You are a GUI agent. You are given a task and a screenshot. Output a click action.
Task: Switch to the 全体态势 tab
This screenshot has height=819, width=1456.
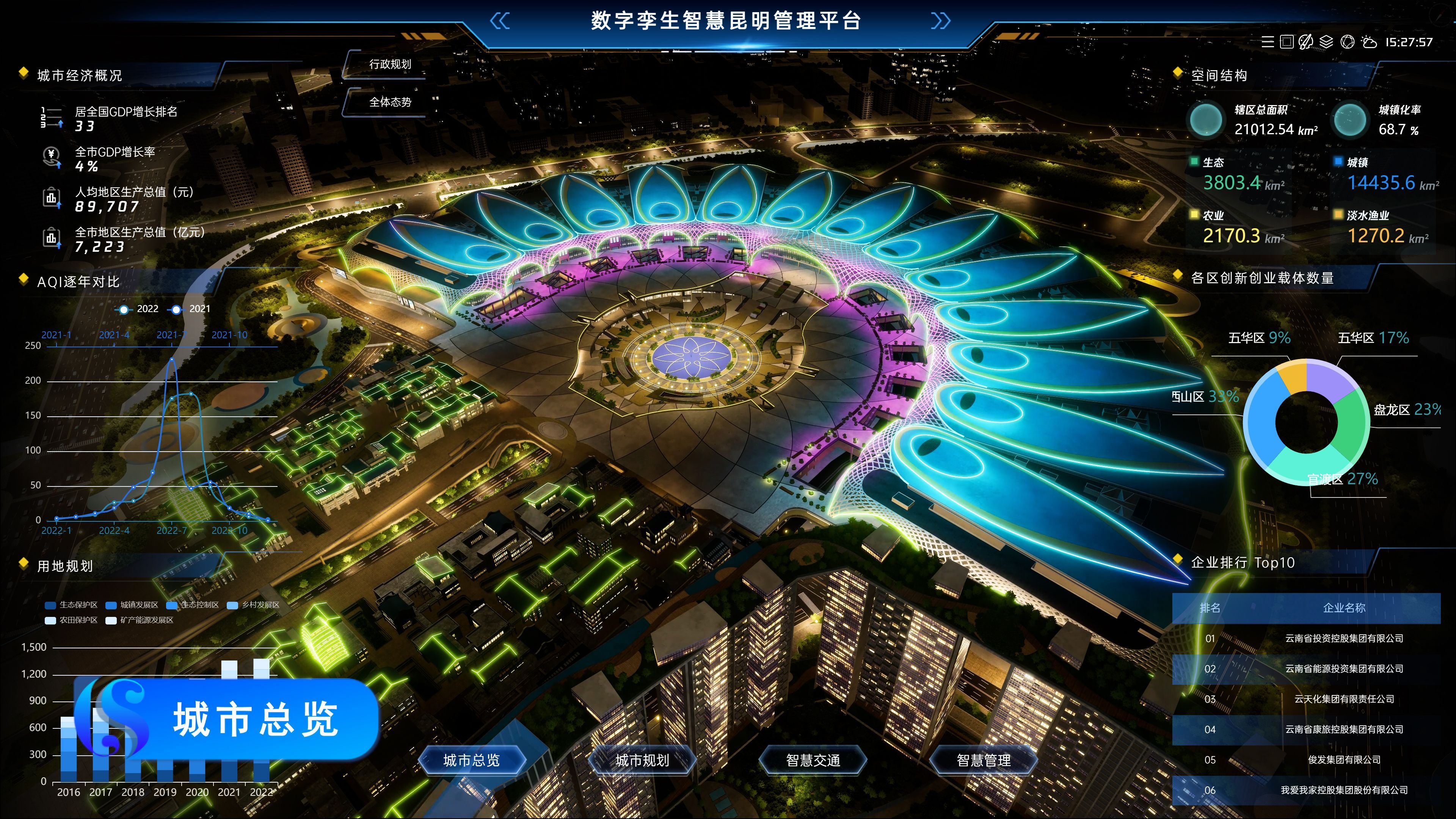[x=390, y=102]
